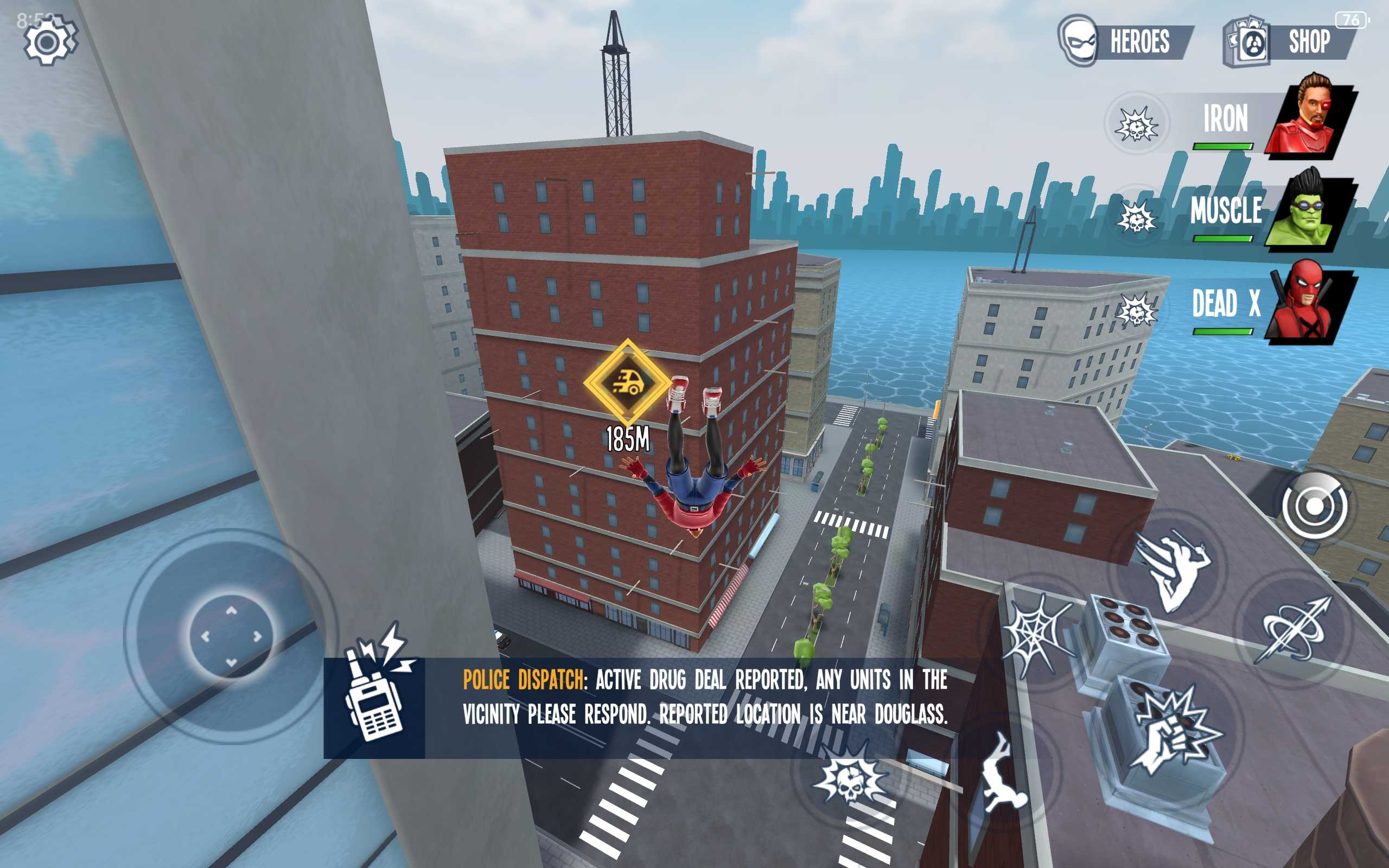This screenshot has width=1389, height=868.
Task: Select the Iron hero portrait
Action: click(x=1311, y=117)
